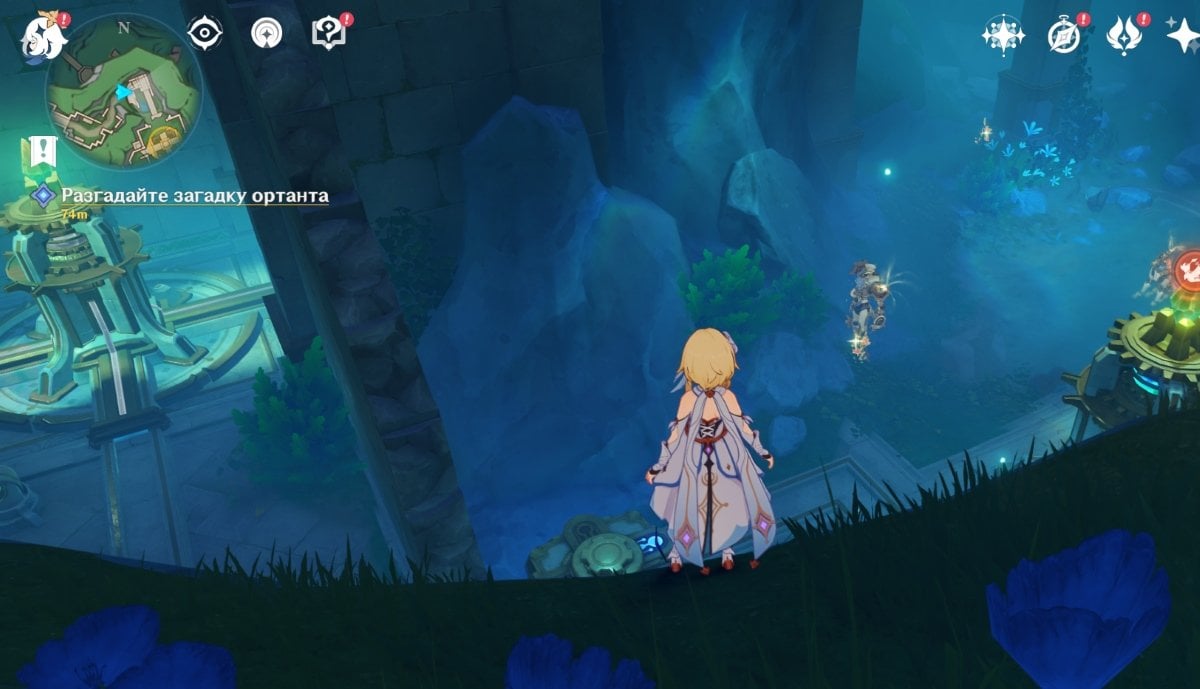Open the star-cluster icon beside the compass
This screenshot has height=689, width=1200.
pos(1002,35)
